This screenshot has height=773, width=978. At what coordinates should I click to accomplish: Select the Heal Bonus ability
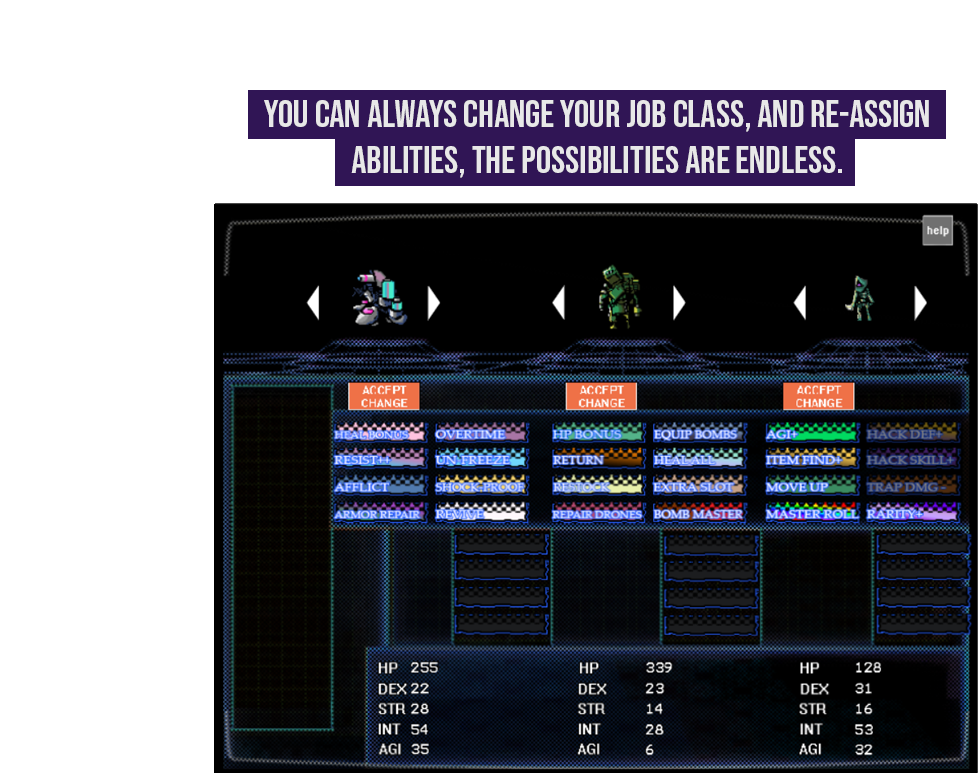[380, 434]
